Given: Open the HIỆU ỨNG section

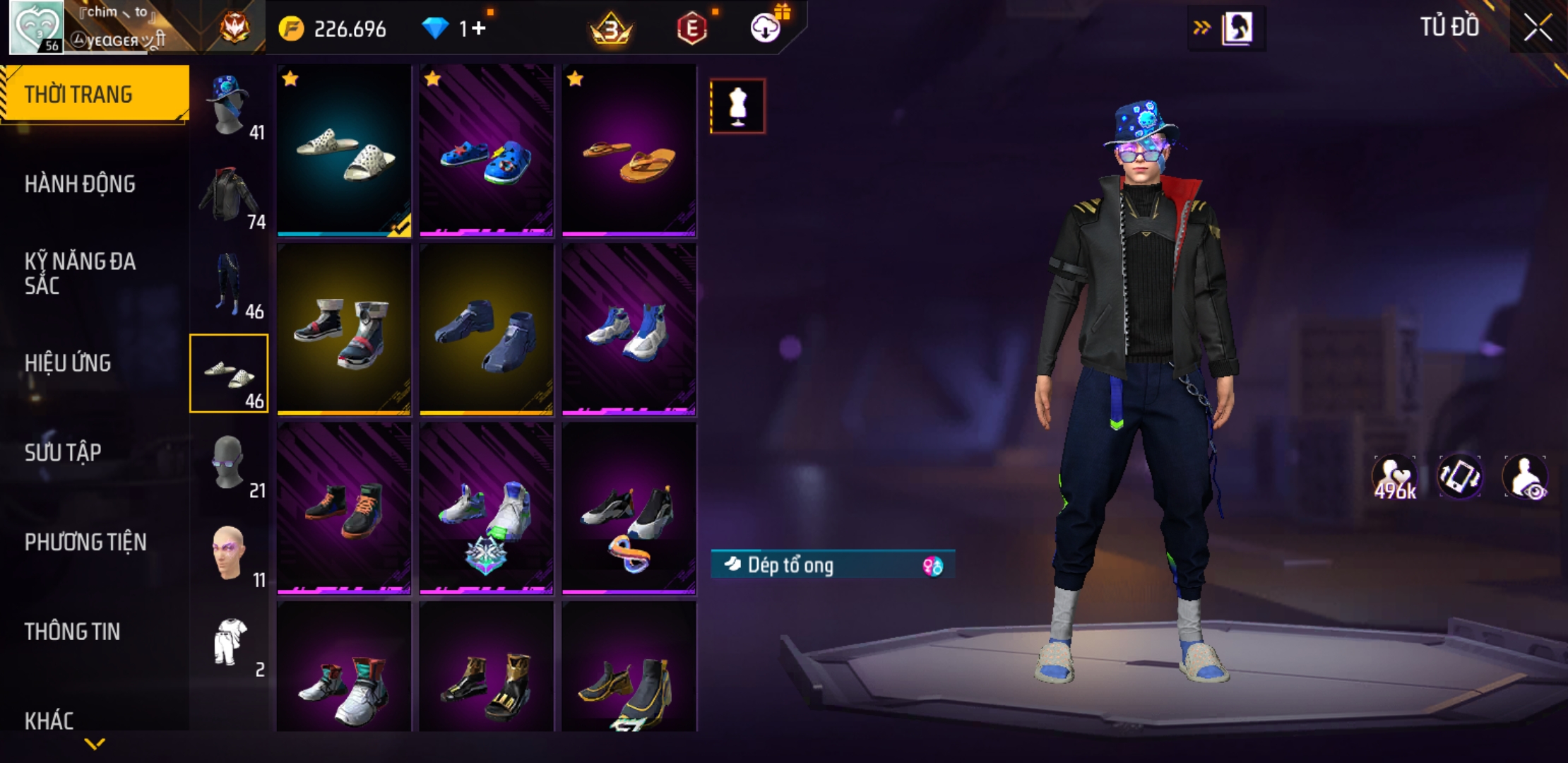Looking at the screenshot, I should 68,363.
